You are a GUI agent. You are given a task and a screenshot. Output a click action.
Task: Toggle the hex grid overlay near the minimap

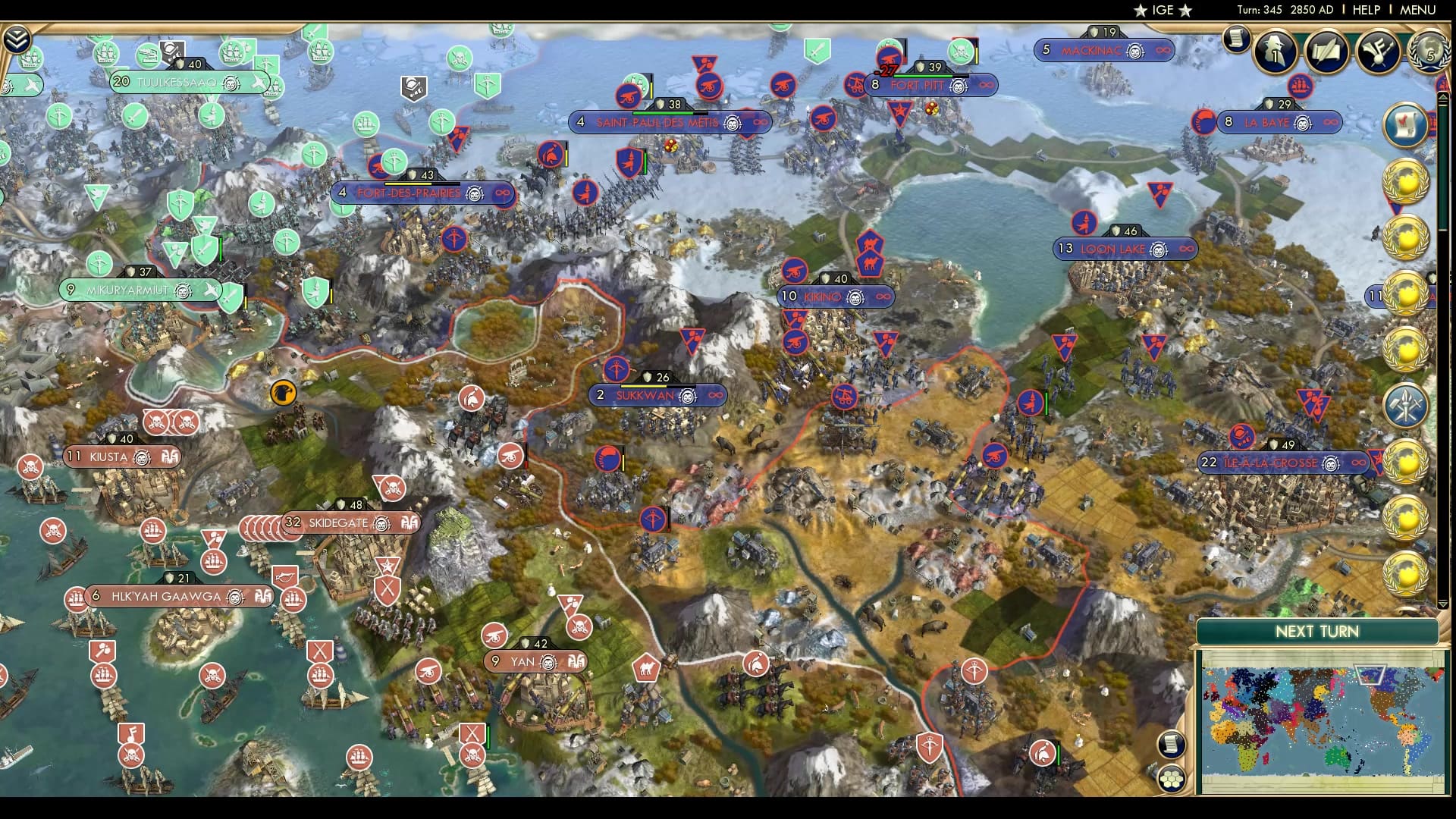(x=1173, y=778)
